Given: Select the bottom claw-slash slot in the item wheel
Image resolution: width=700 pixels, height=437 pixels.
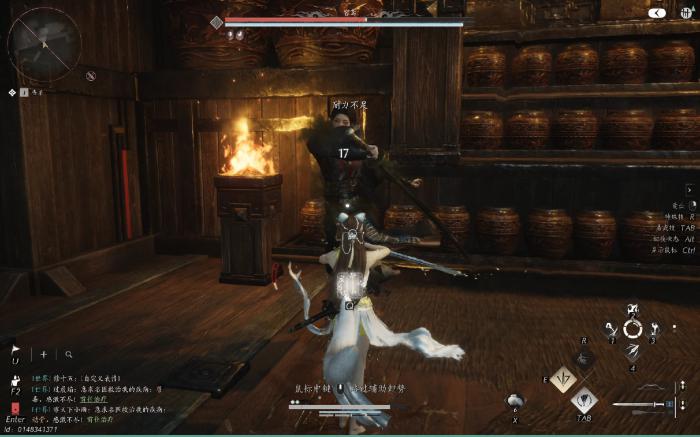Looking at the screenshot, I should coord(632,351).
